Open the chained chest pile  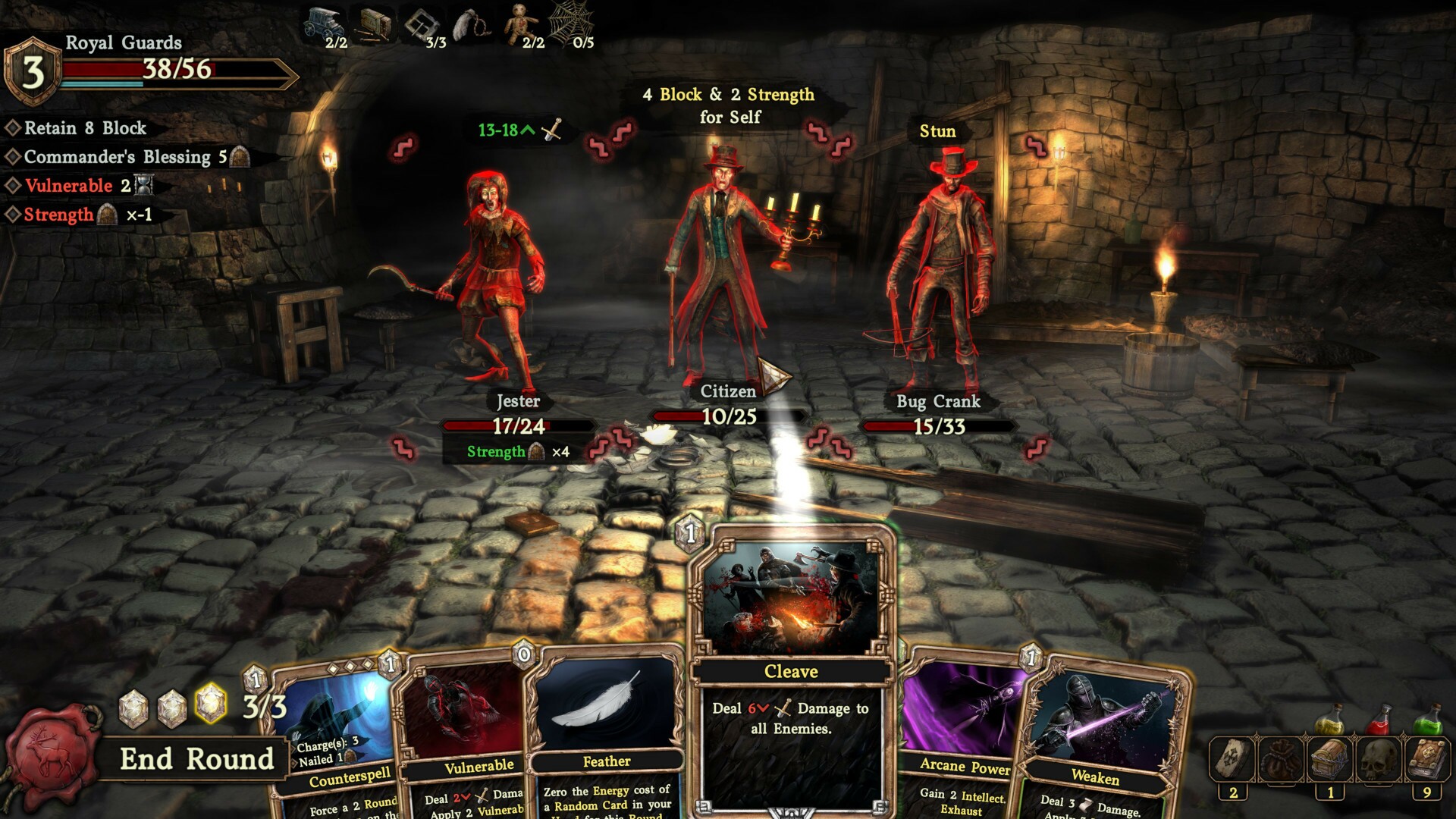coord(1329,760)
